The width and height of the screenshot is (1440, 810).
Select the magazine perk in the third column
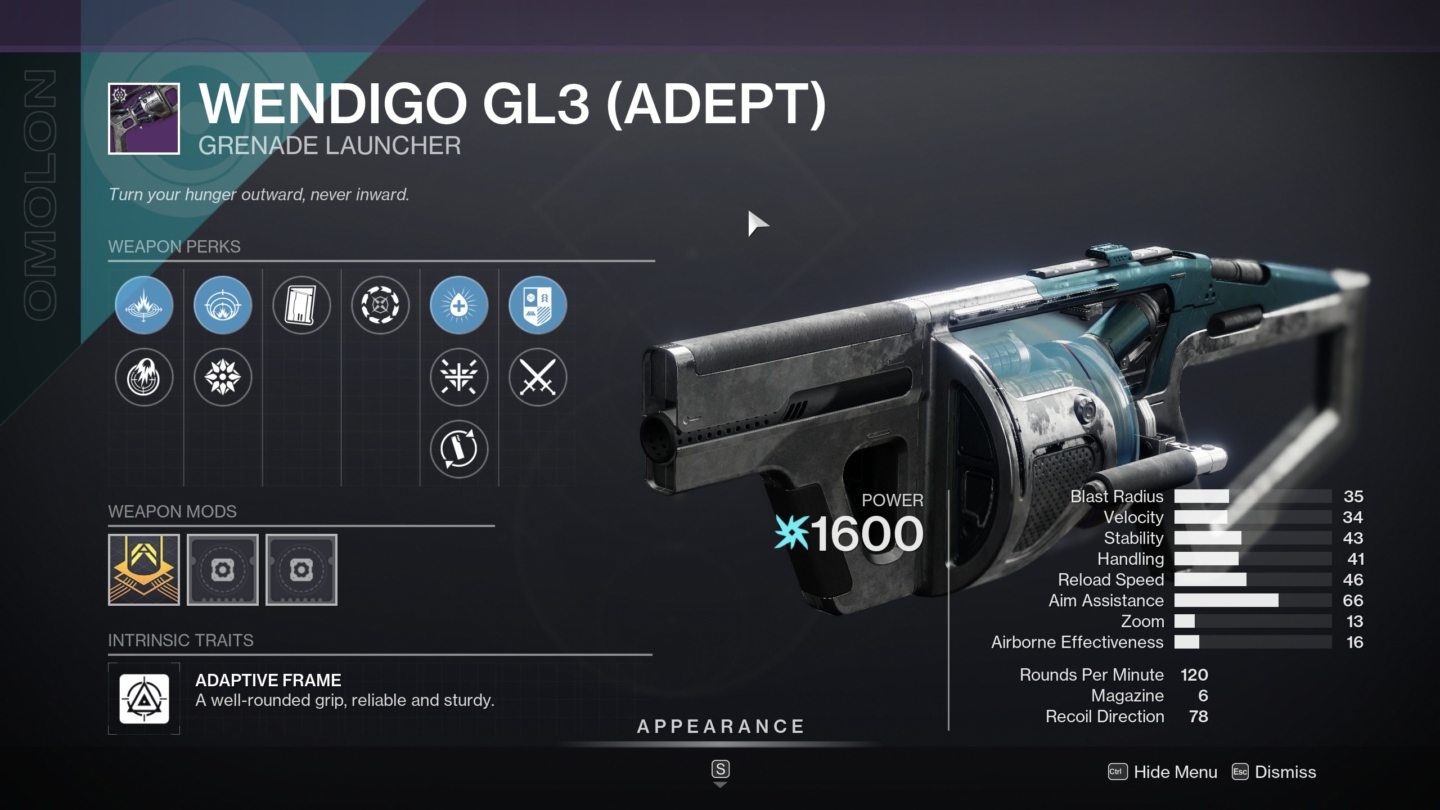(302, 305)
